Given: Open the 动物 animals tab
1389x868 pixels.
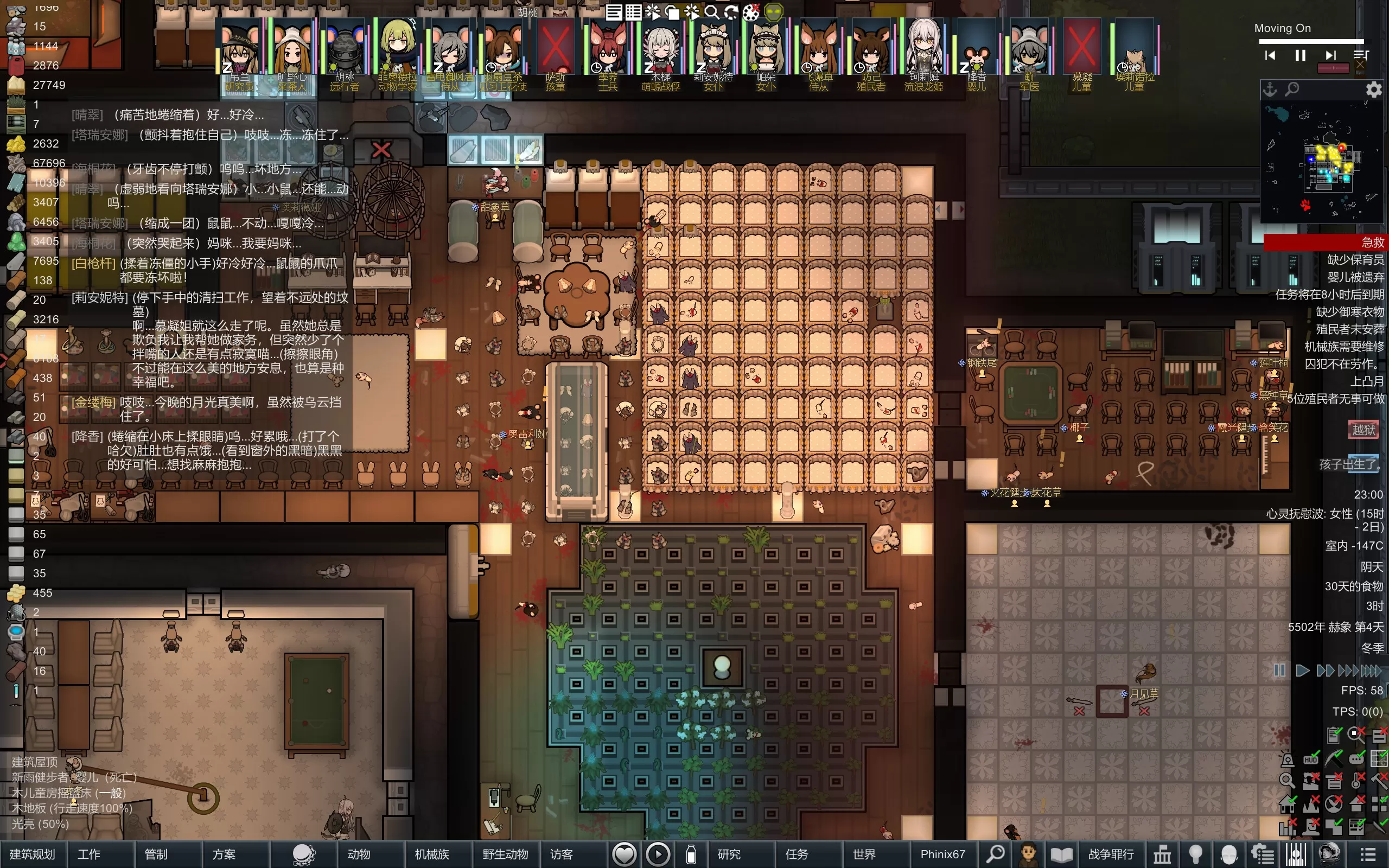Looking at the screenshot, I should 359,854.
